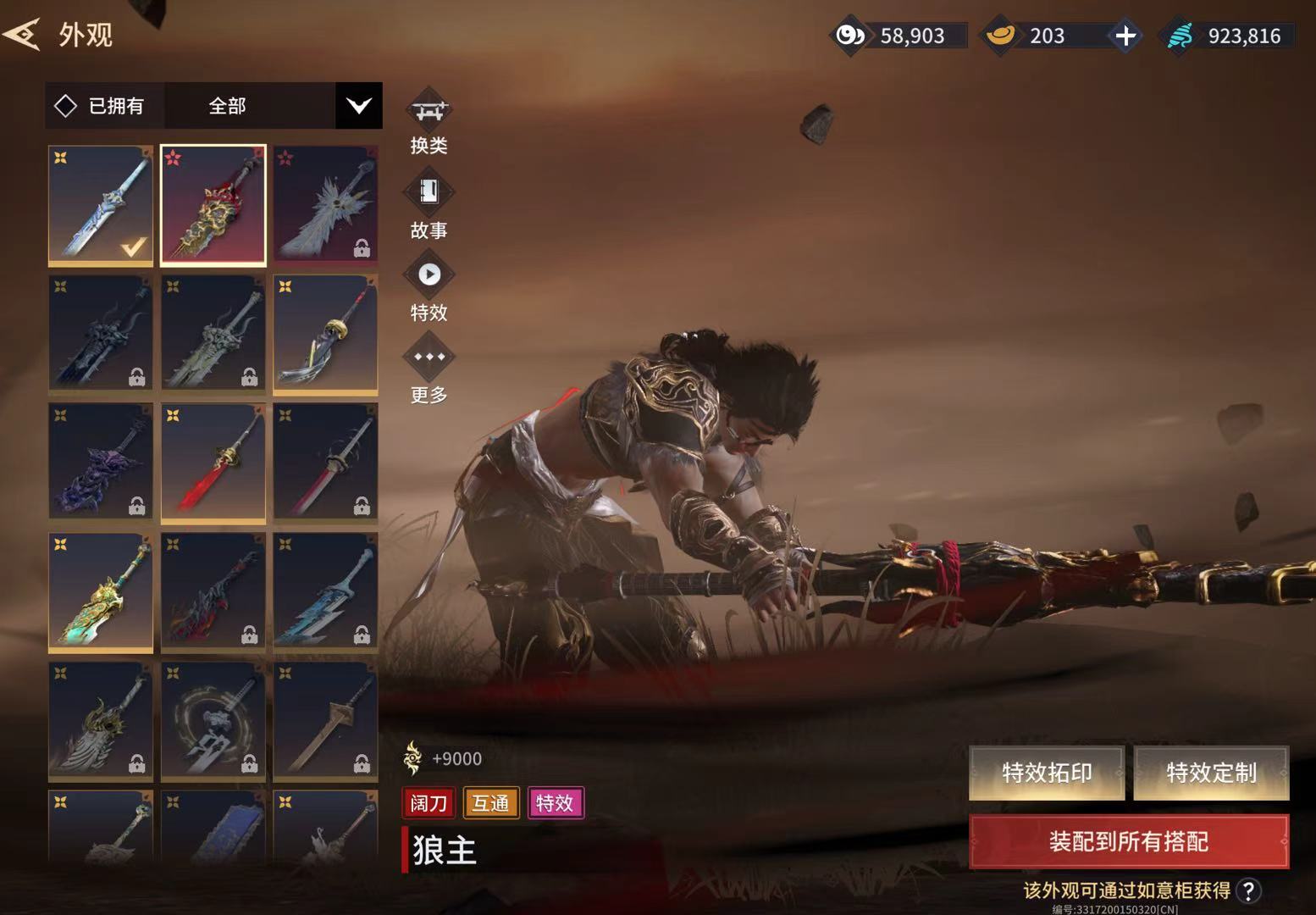Select the locked circular ring weapon skin
1316x915 pixels.
pyautogui.click(x=213, y=721)
